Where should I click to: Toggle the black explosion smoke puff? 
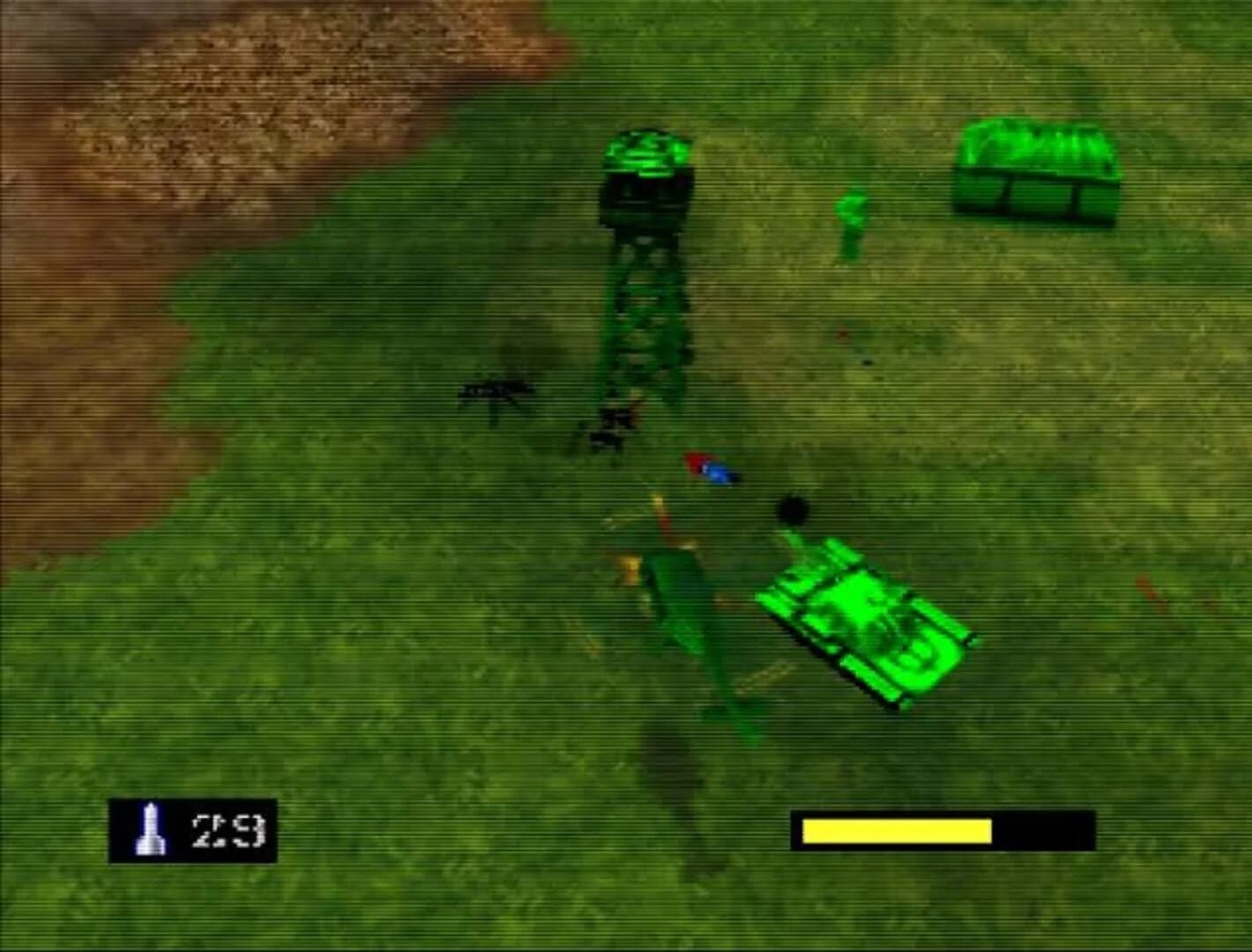point(792,509)
